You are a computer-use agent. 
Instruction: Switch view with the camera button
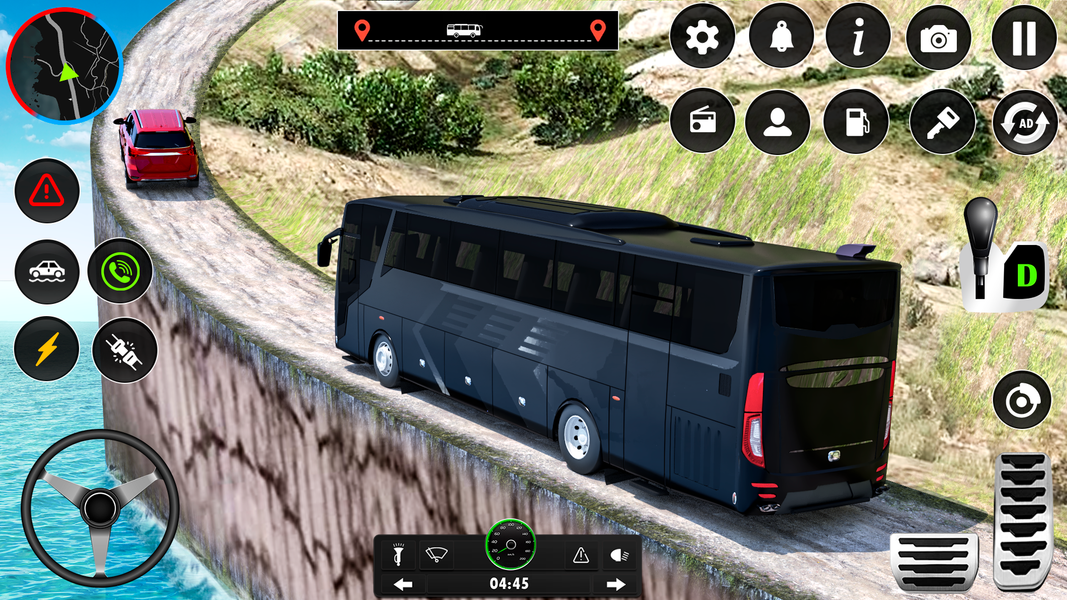(938, 37)
